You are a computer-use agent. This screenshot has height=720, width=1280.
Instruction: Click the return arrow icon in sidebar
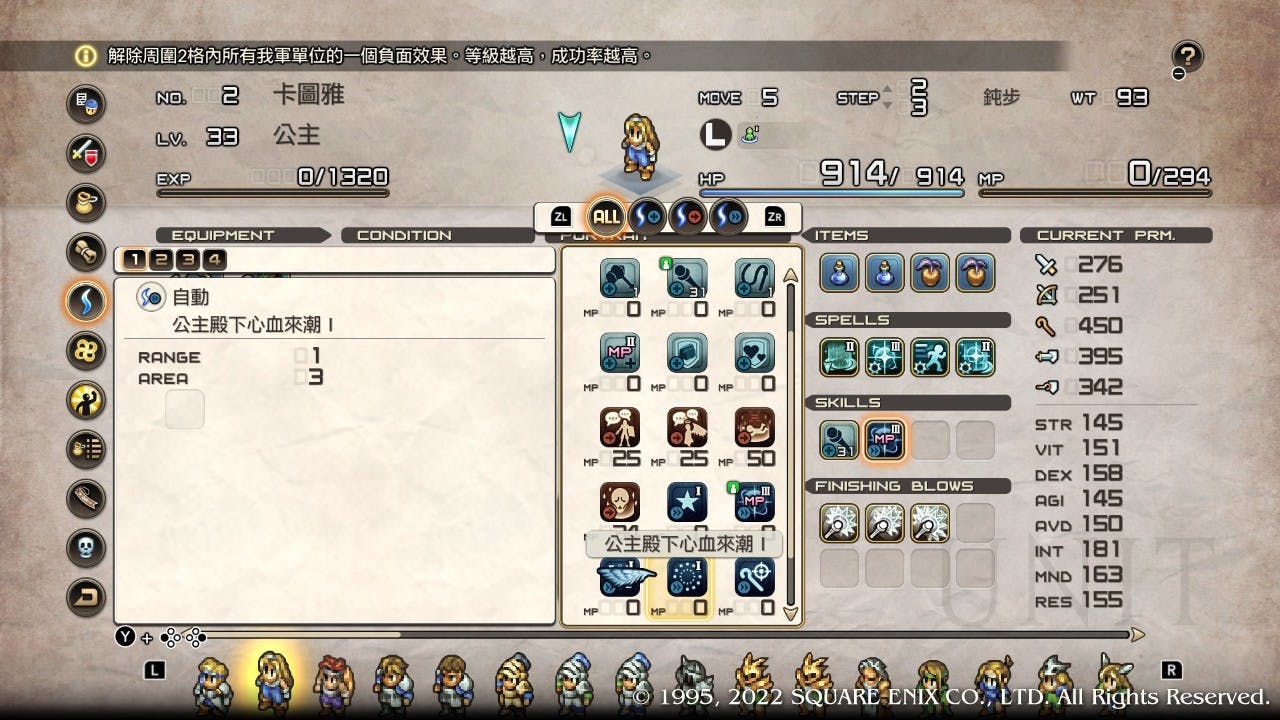[86, 597]
